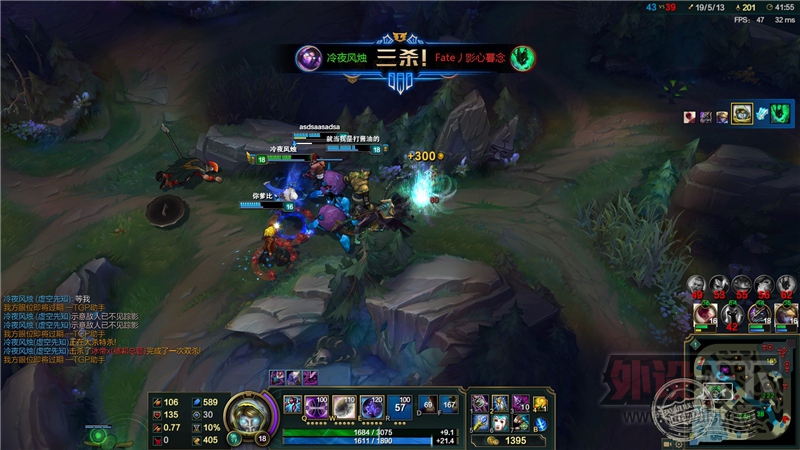Image resolution: width=800 pixels, height=450 pixels.
Task: Click the enemy portrait with respawn timer 42
Action: tap(730, 317)
